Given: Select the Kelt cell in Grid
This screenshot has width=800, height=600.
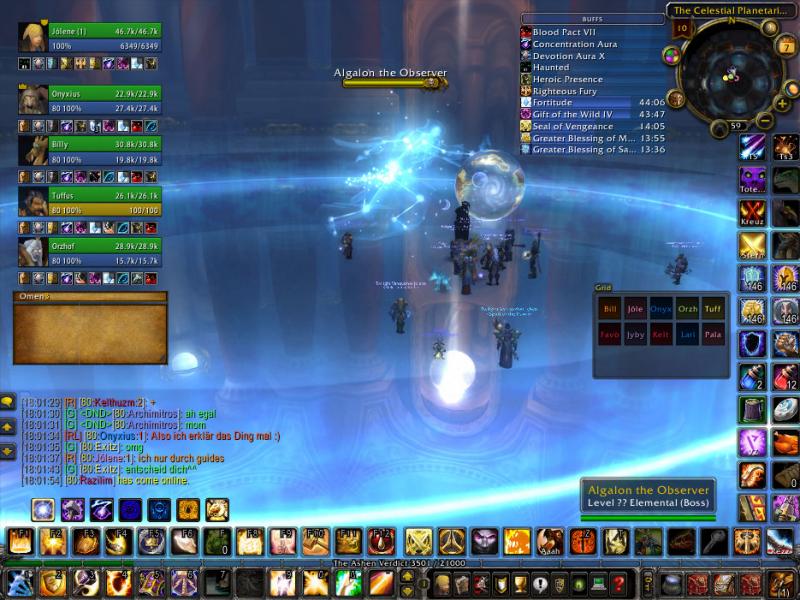Looking at the screenshot, I should (661, 335).
